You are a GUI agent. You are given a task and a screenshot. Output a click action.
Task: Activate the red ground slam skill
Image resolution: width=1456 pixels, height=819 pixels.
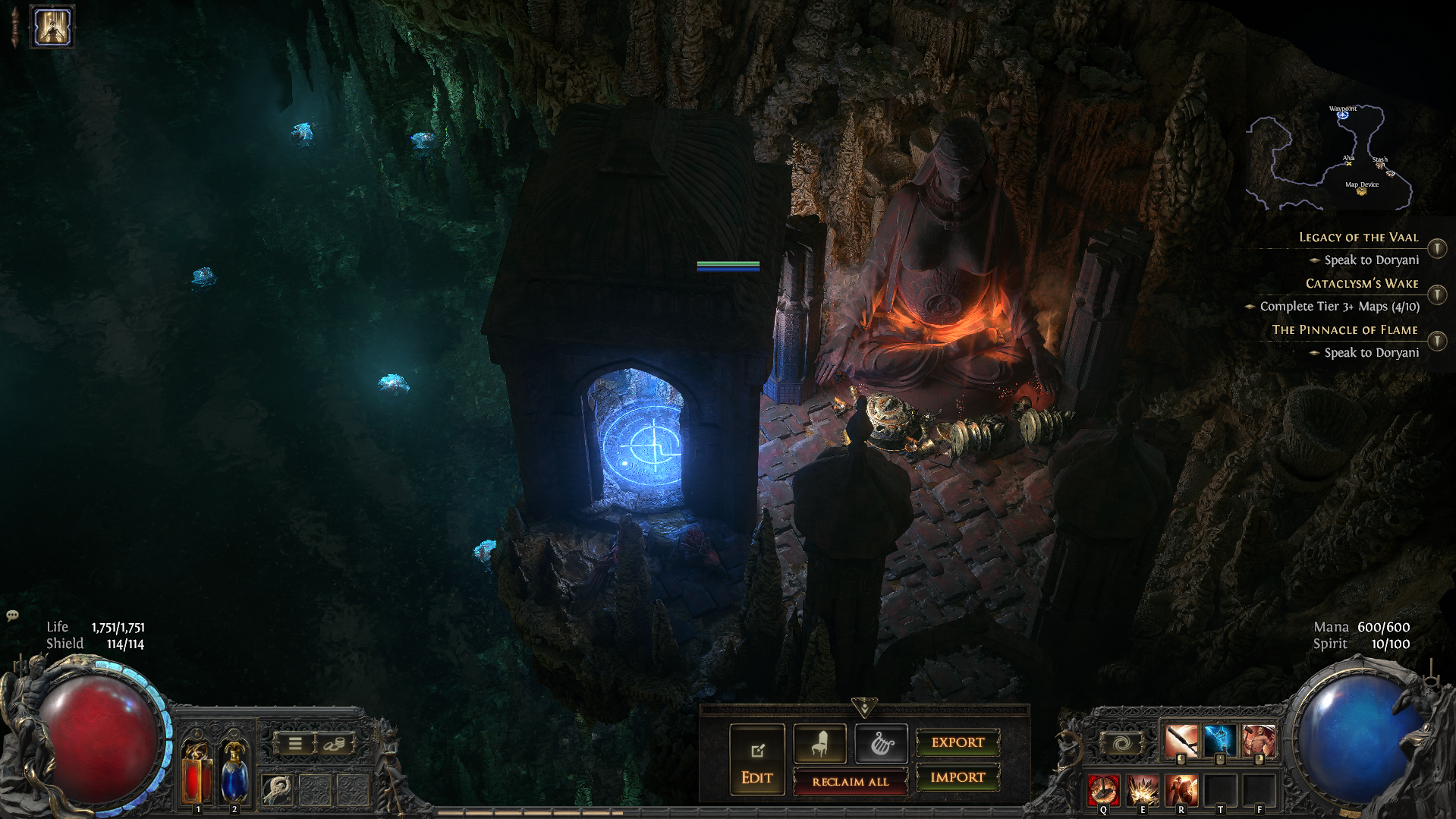coord(1103,790)
